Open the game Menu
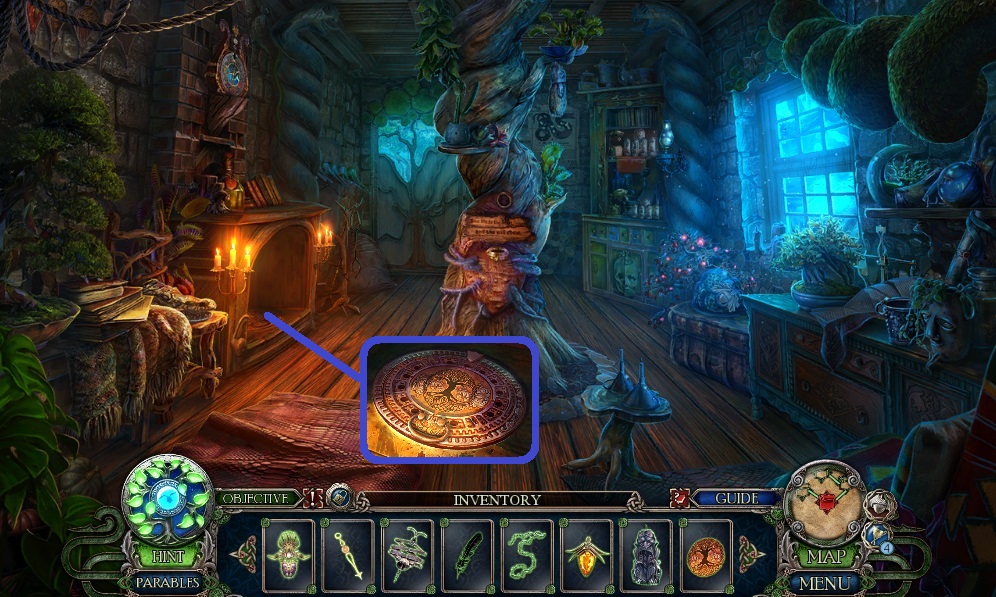The width and height of the screenshot is (996, 597). click(x=825, y=582)
